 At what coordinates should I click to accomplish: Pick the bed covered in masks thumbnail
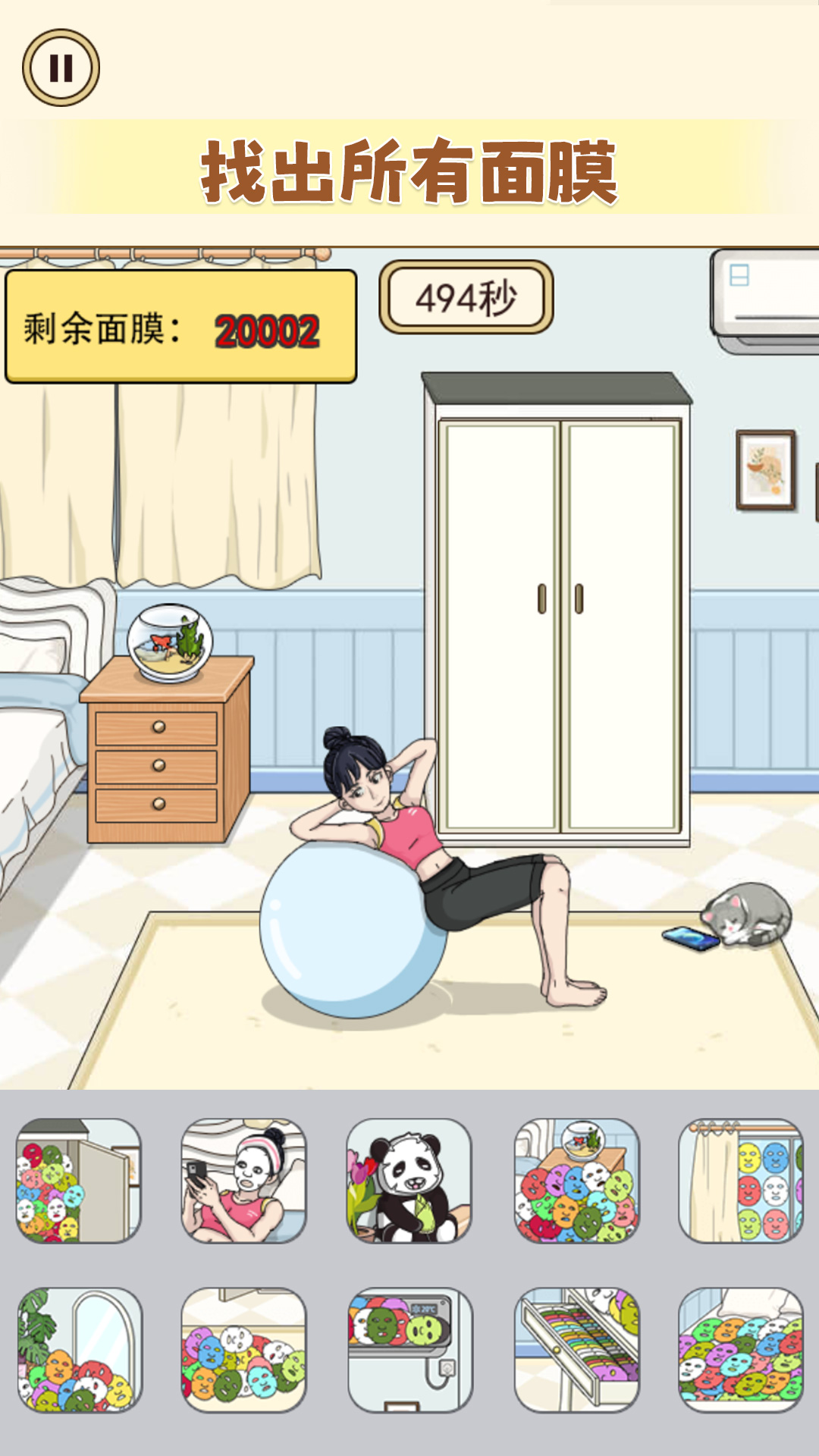741,1349
